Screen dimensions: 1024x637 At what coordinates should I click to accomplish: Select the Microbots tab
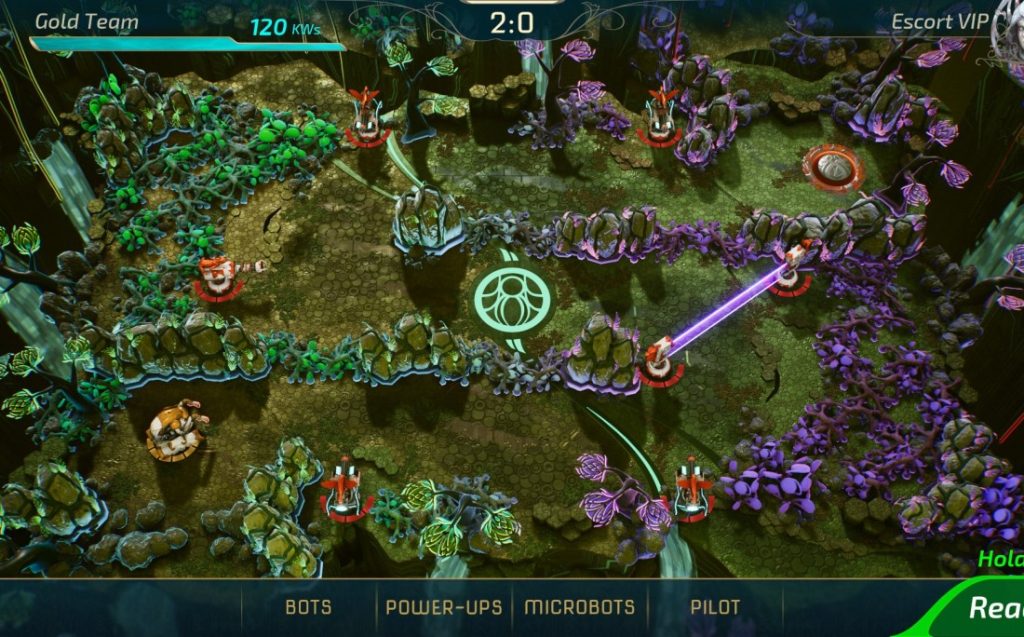click(x=580, y=607)
